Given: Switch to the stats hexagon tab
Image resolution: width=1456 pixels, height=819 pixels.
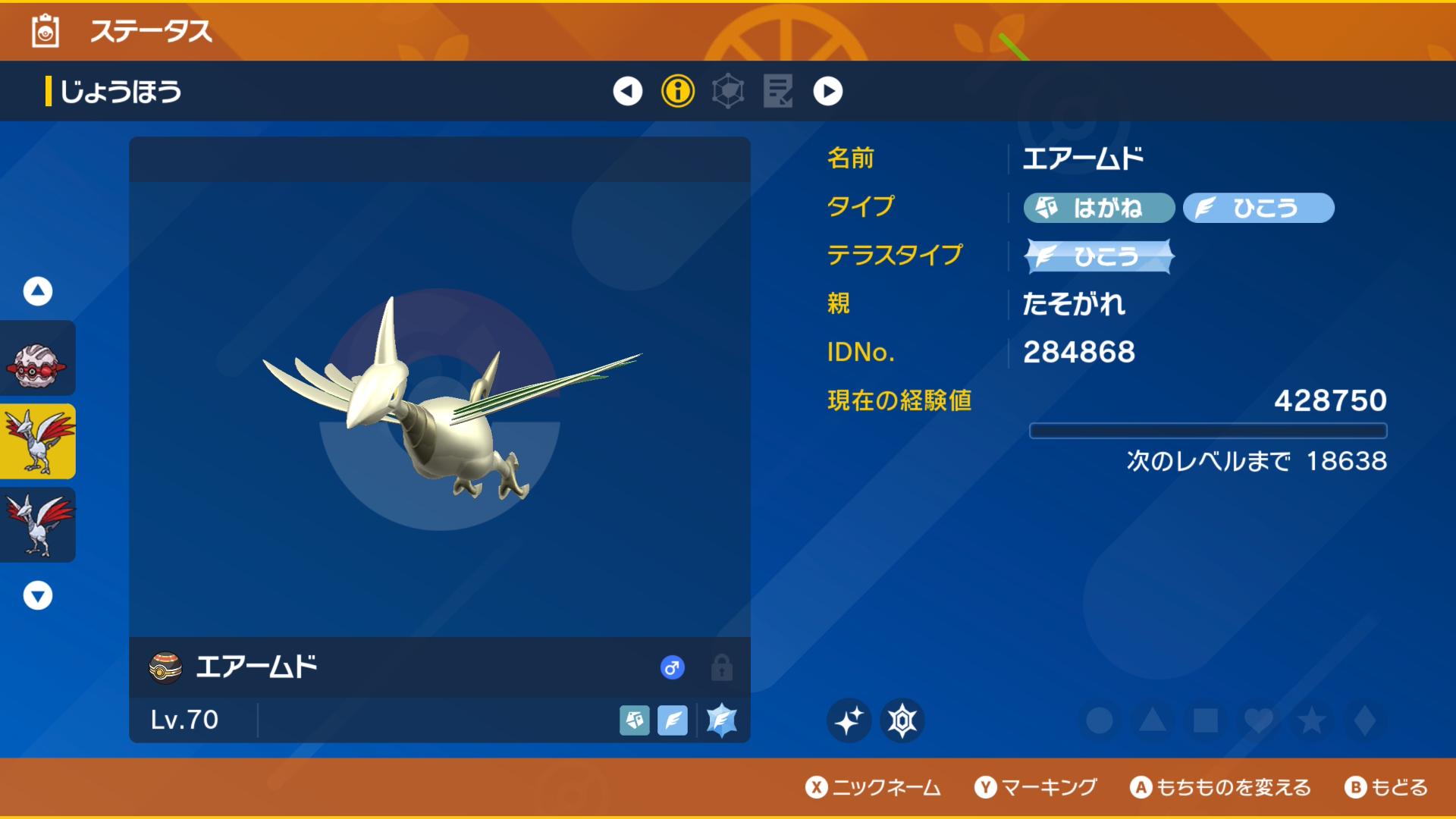Looking at the screenshot, I should 728,91.
